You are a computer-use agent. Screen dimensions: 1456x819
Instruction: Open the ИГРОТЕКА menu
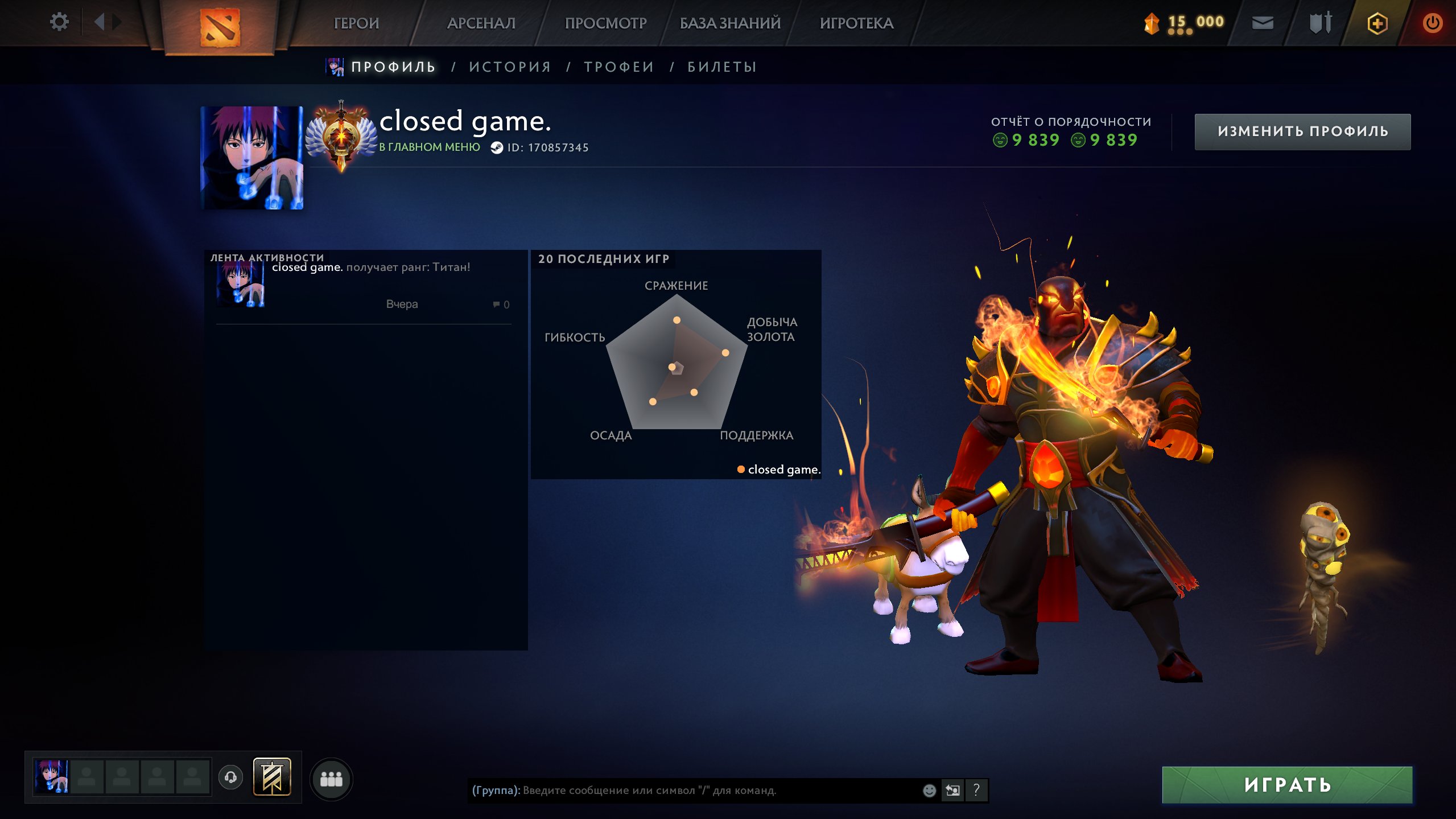click(x=856, y=23)
